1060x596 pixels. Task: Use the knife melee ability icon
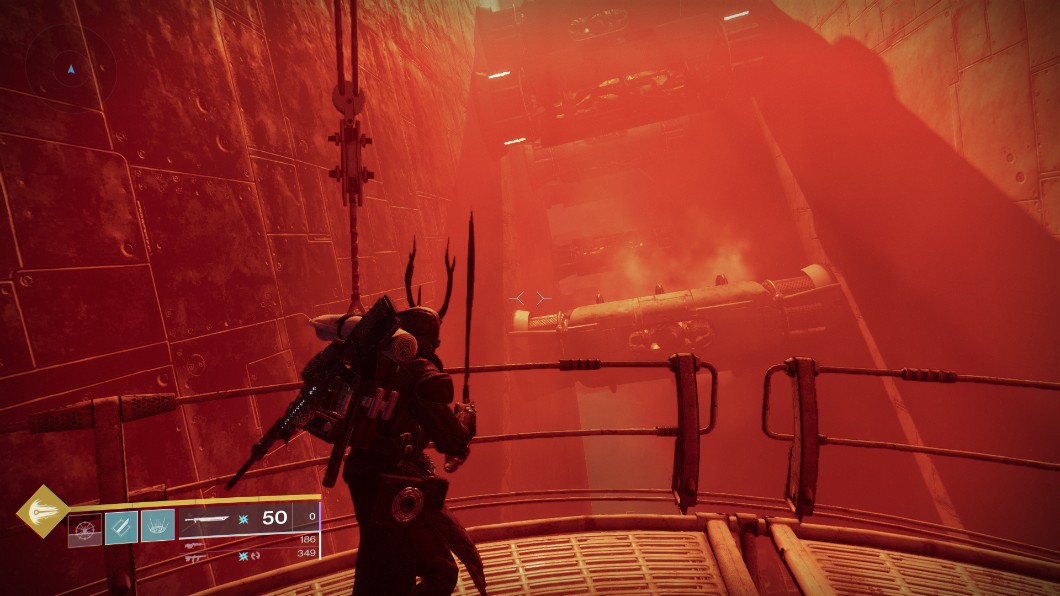[x=121, y=526]
